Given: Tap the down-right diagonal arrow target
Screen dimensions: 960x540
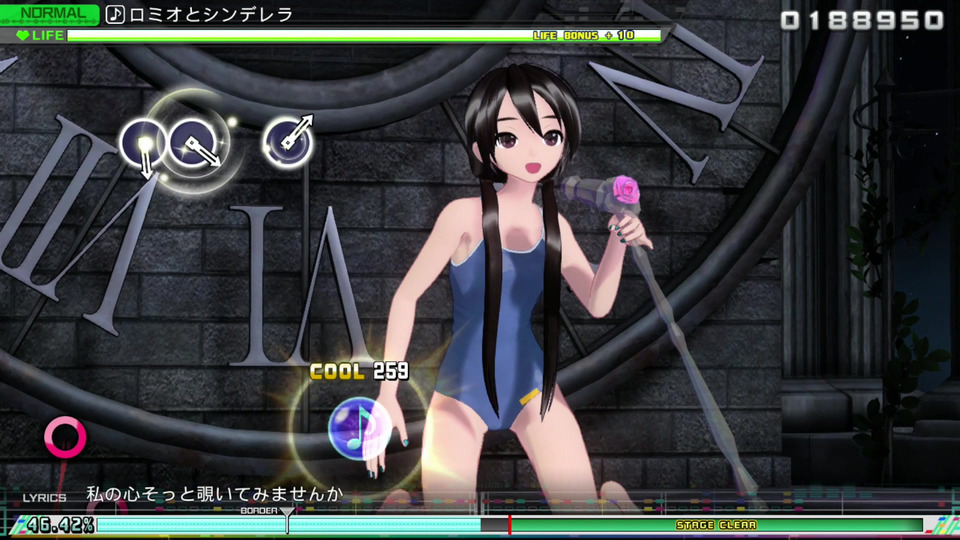Looking at the screenshot, I should click(x=194, y=142).
